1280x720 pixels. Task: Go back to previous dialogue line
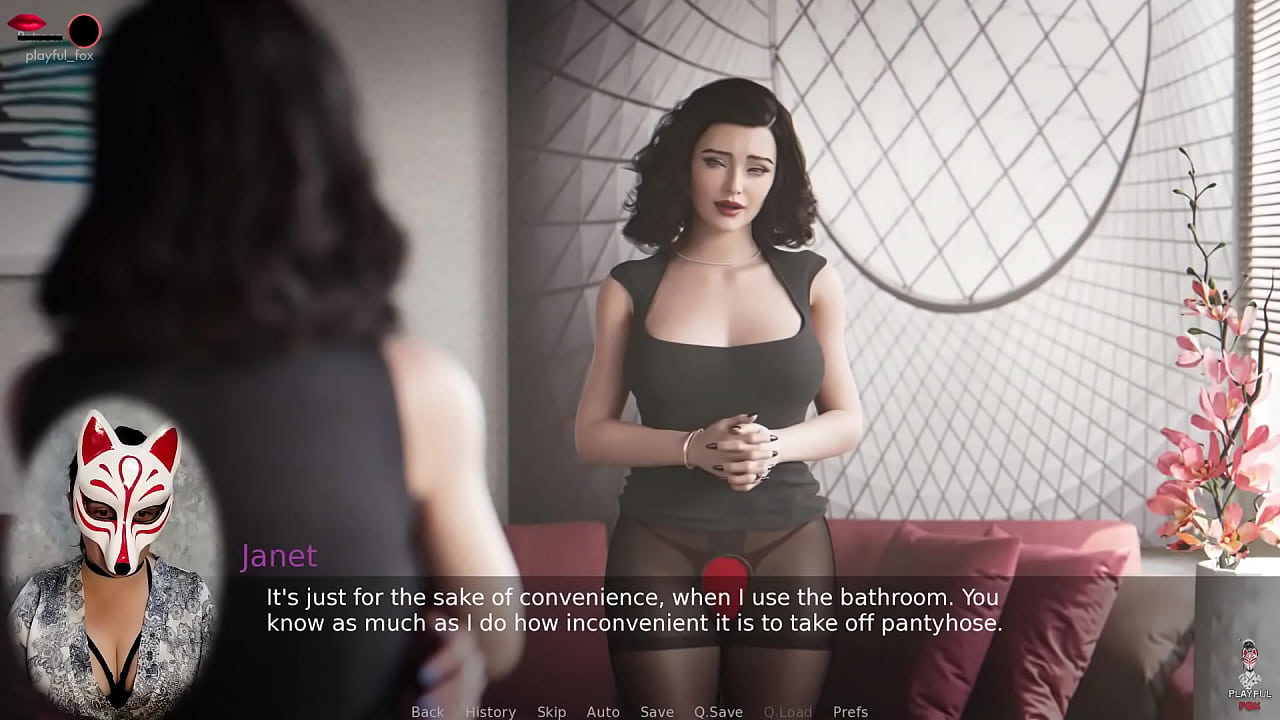click(x=427, y=712)
